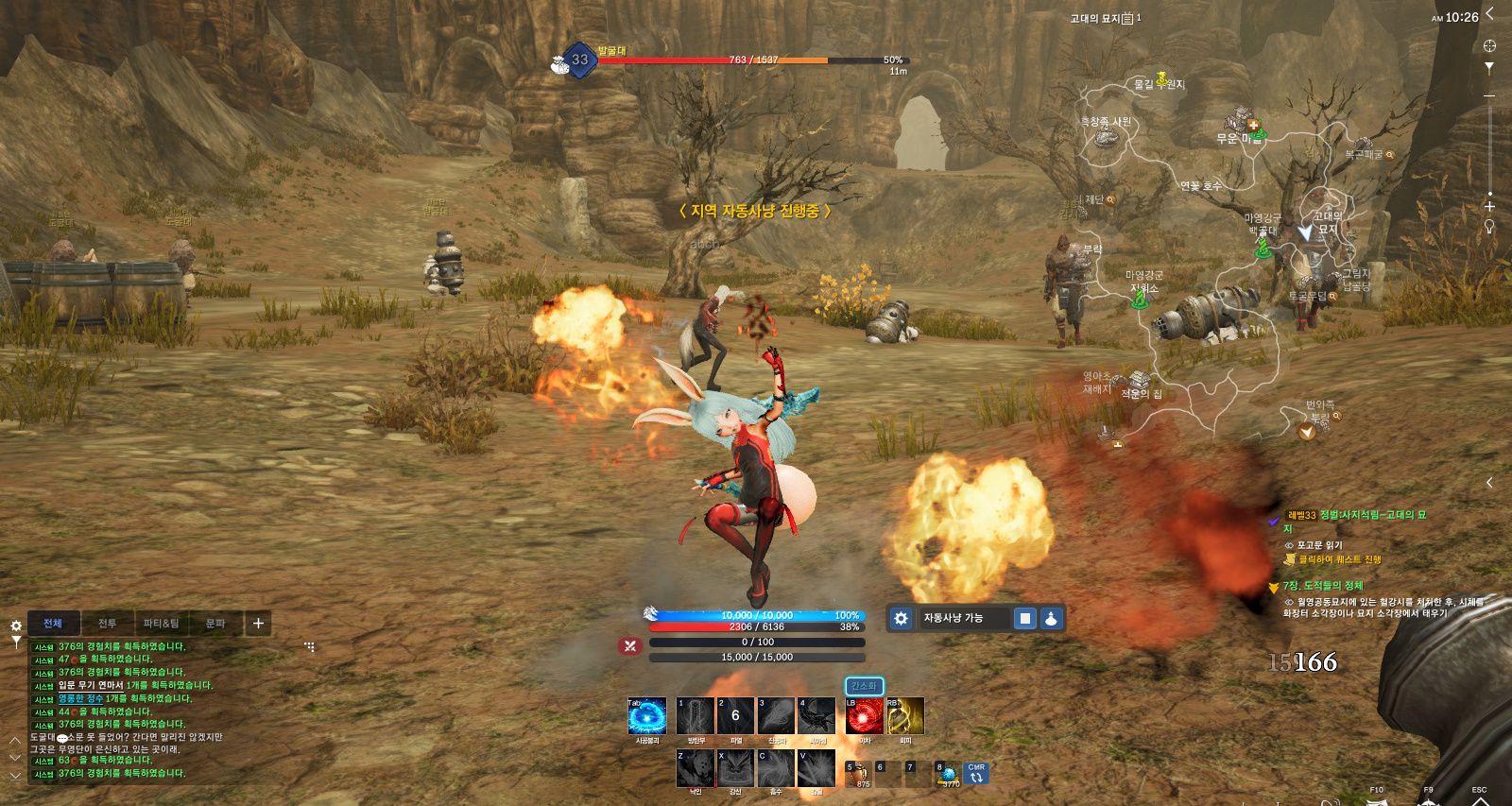Open the auto-hunt potion settings

(x=1051, y=618)
